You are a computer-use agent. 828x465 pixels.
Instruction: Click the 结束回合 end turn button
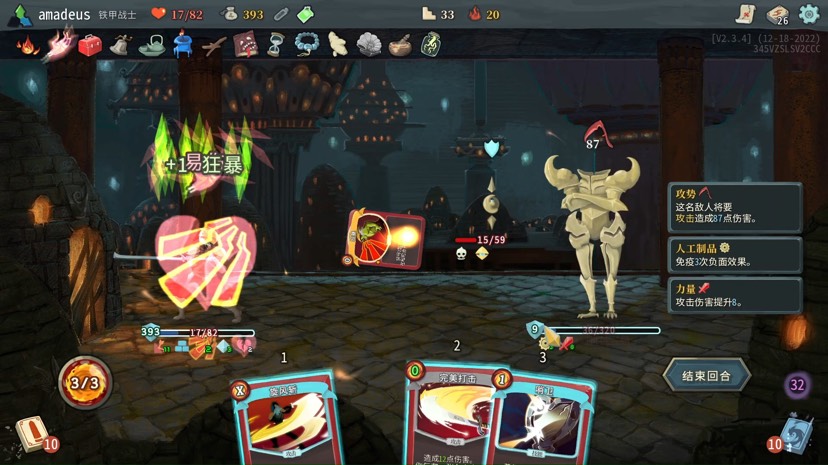click(x=706, y=376)
